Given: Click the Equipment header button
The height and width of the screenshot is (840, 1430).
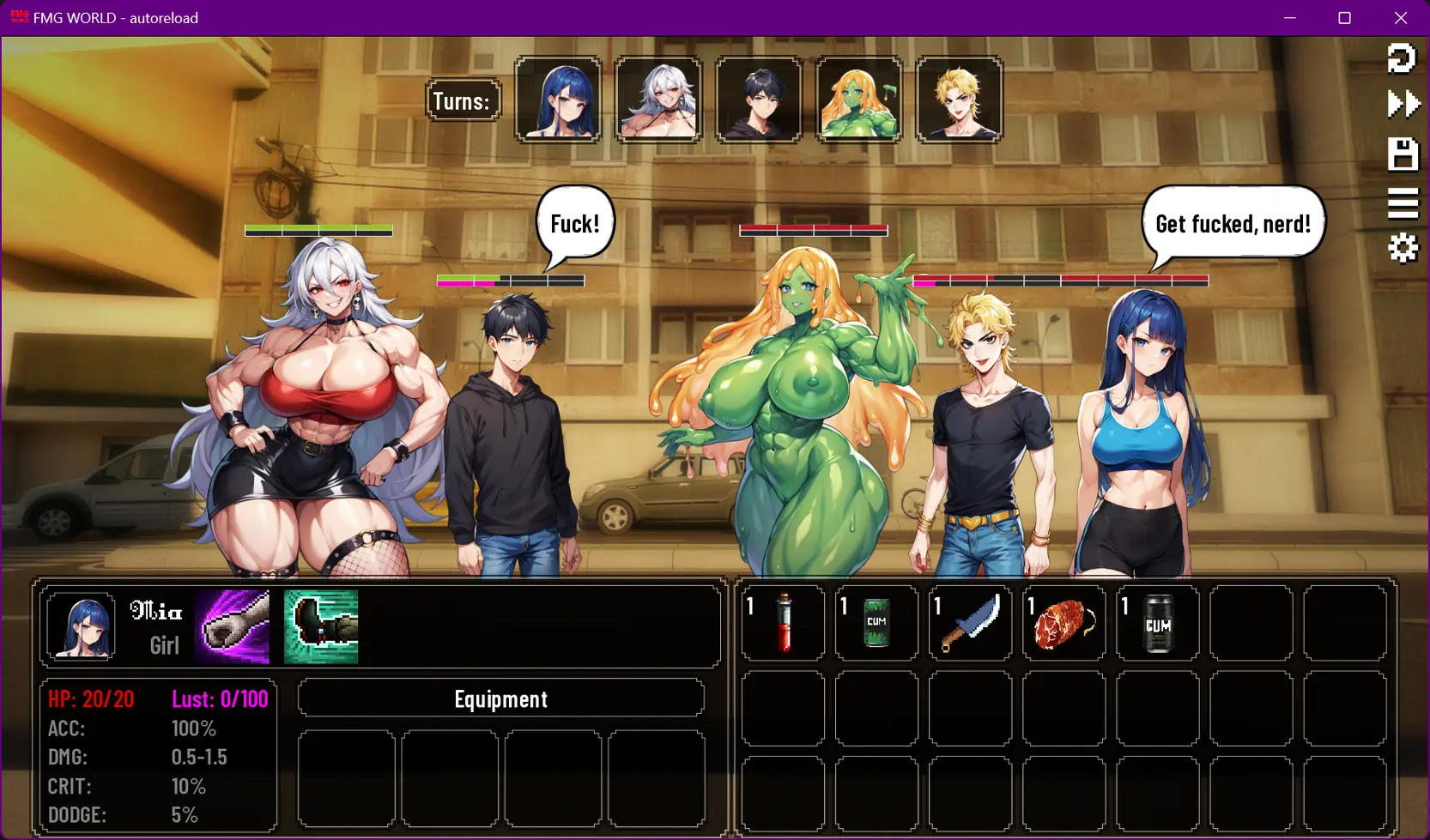Looking at the screenshot, I should click(x=500, y=698).
